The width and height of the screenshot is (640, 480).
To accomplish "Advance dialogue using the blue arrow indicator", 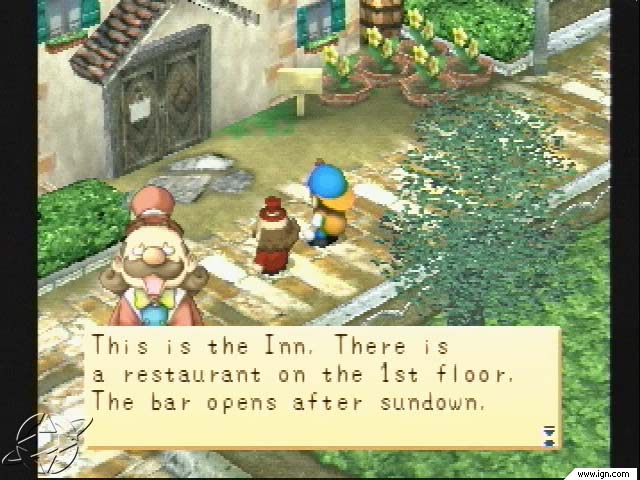I will [x=547, y=434].
